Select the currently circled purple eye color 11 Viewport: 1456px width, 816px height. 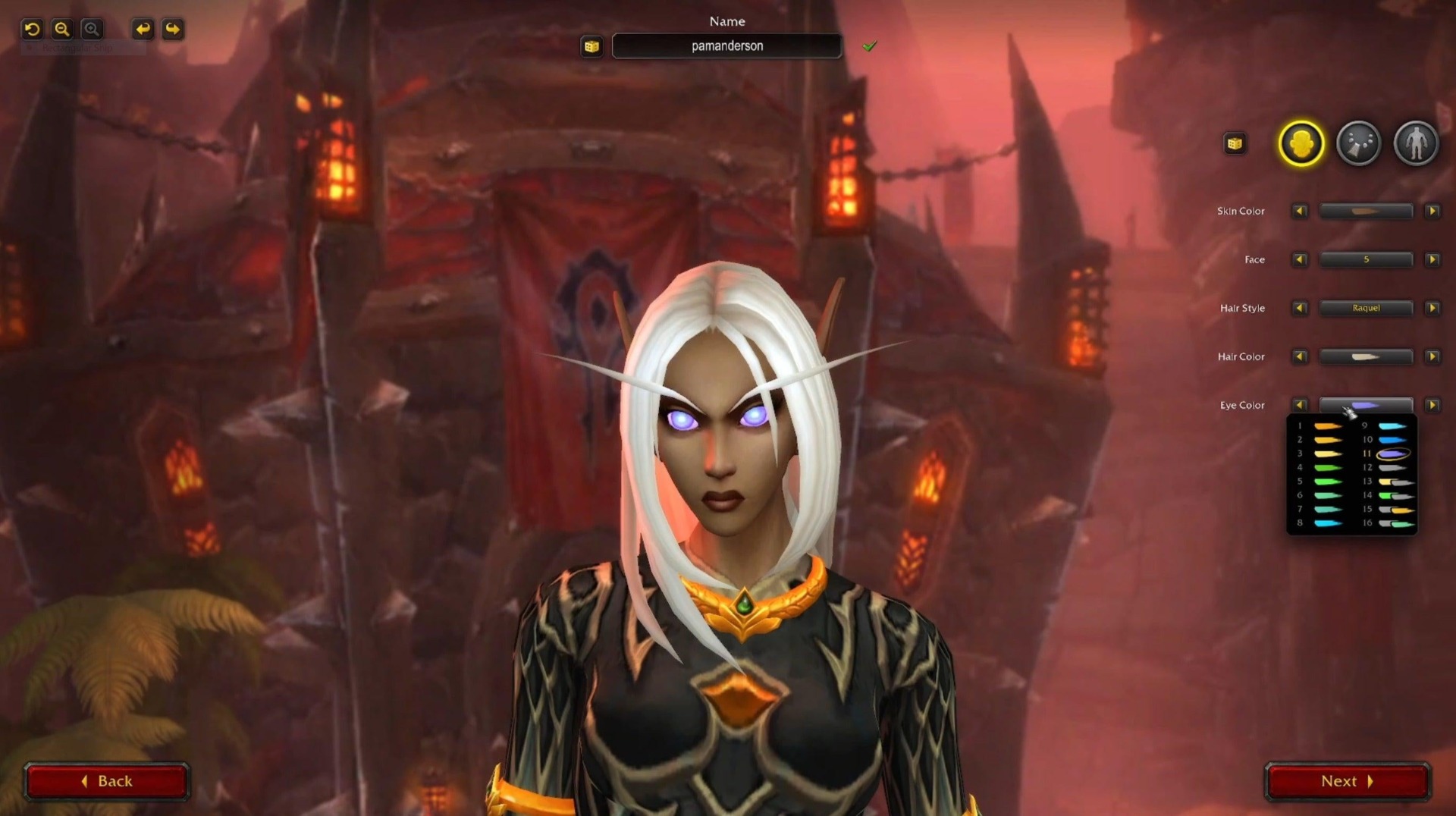click(1393, 454)
